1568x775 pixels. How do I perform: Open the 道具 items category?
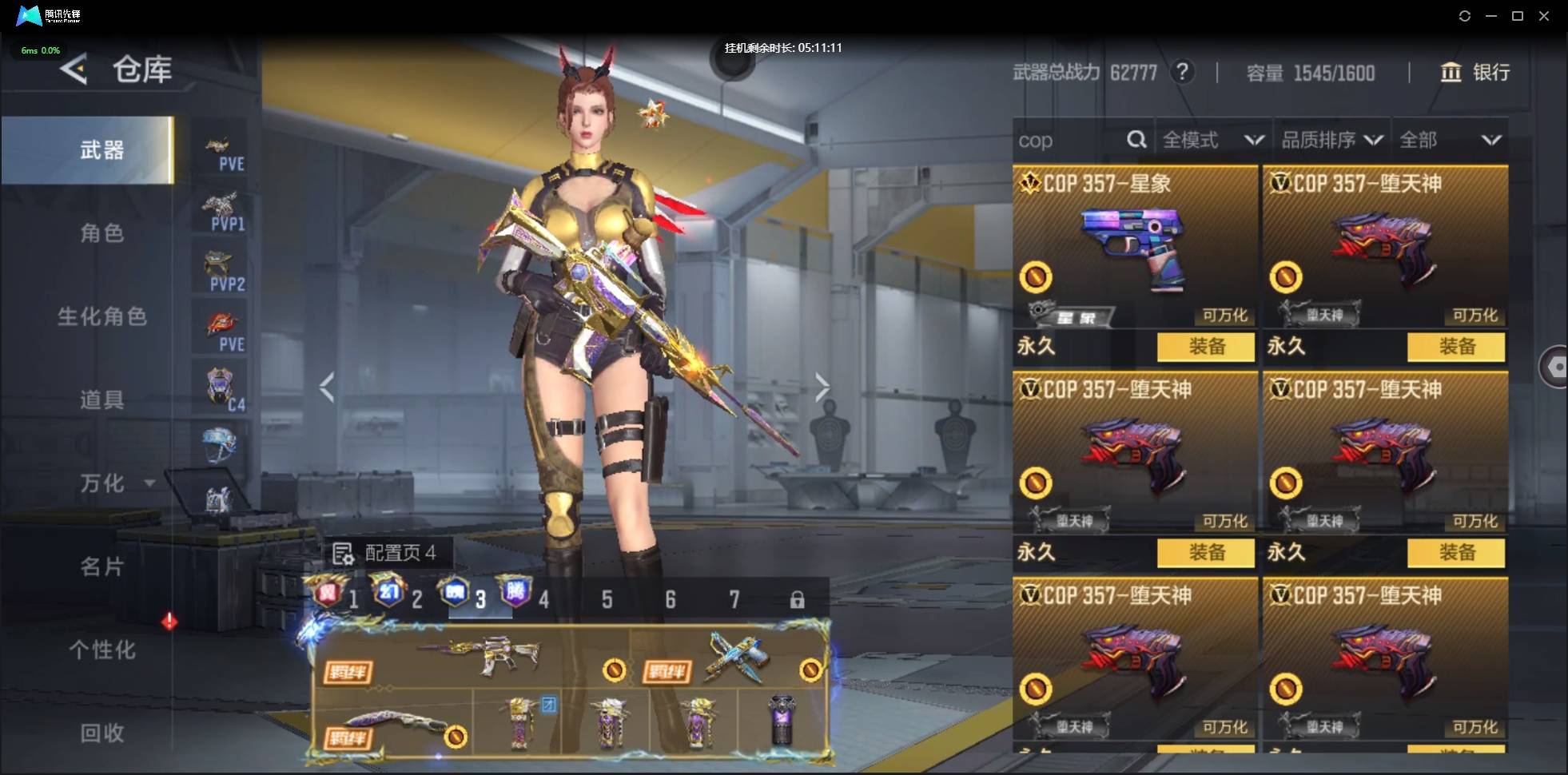(101, 399)
